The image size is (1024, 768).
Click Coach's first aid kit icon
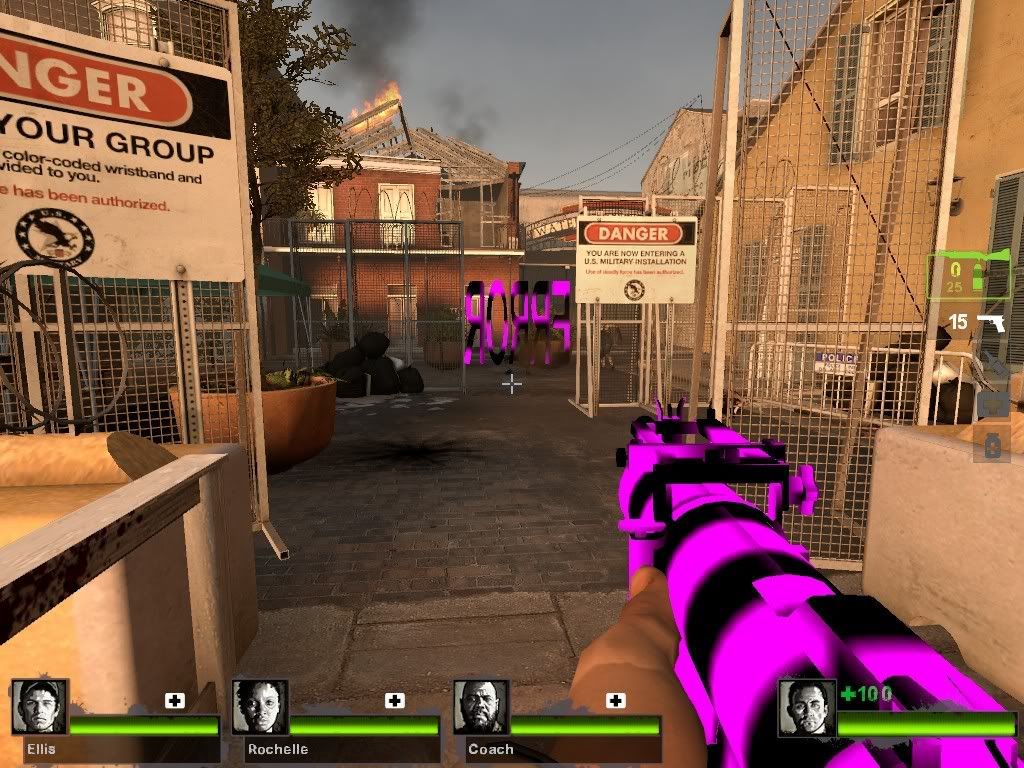616,701
